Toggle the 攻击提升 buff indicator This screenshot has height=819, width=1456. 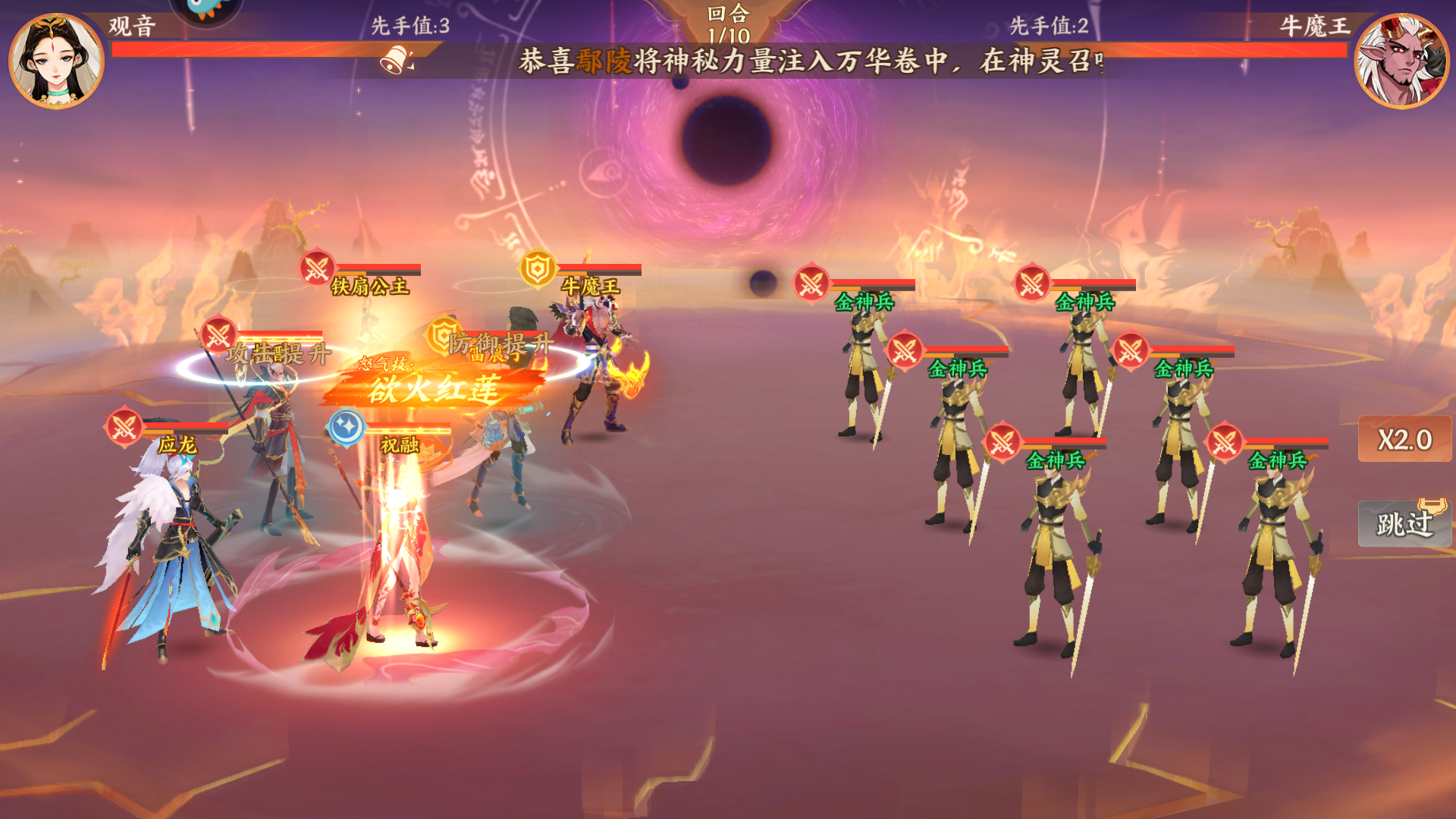[x=278, y=352]
